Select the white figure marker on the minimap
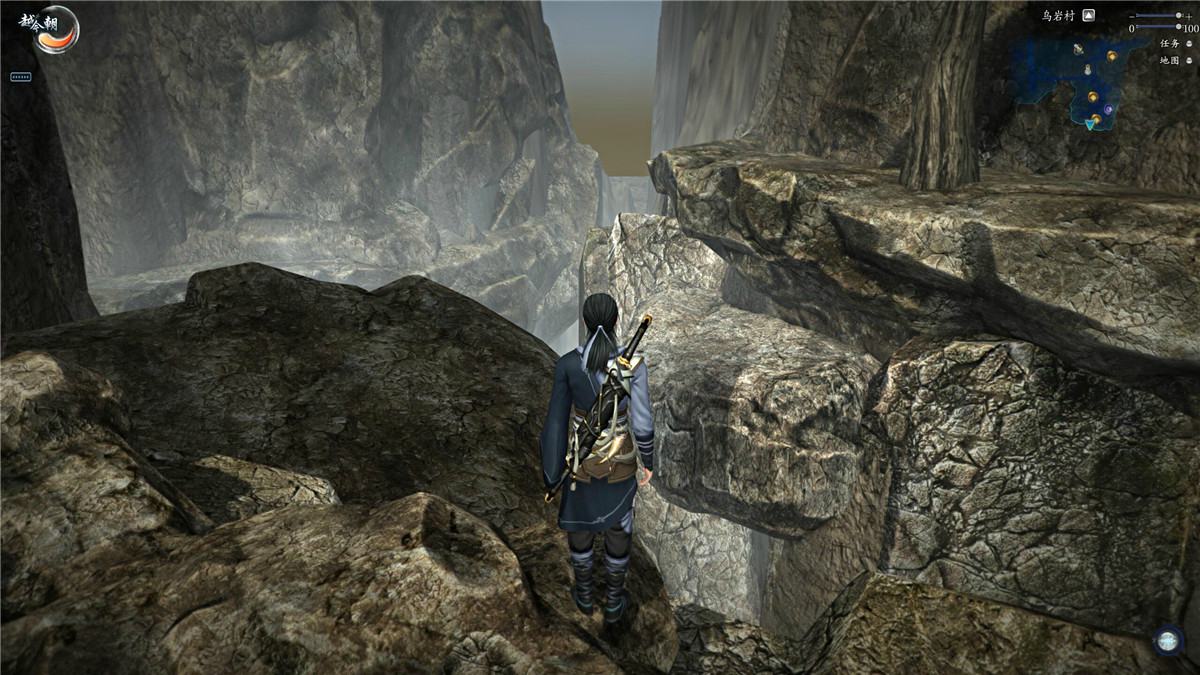 pyautogui.click(x=1088, y=70)
